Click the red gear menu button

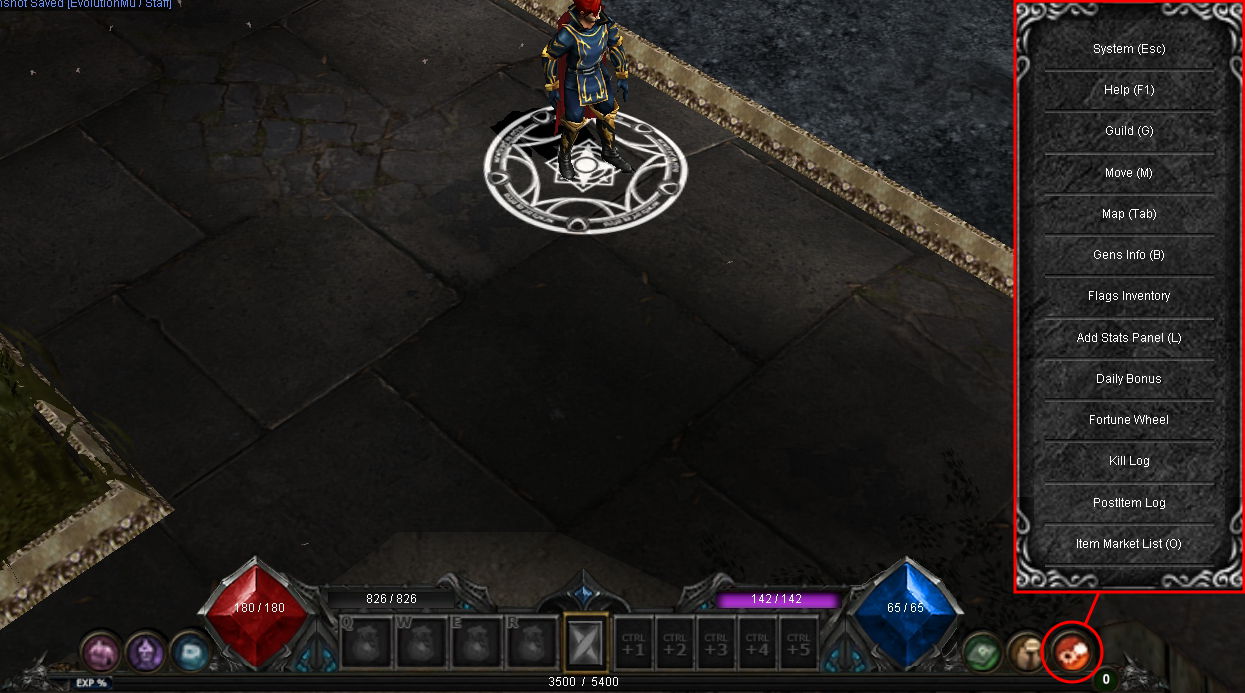pos(1071,652)
